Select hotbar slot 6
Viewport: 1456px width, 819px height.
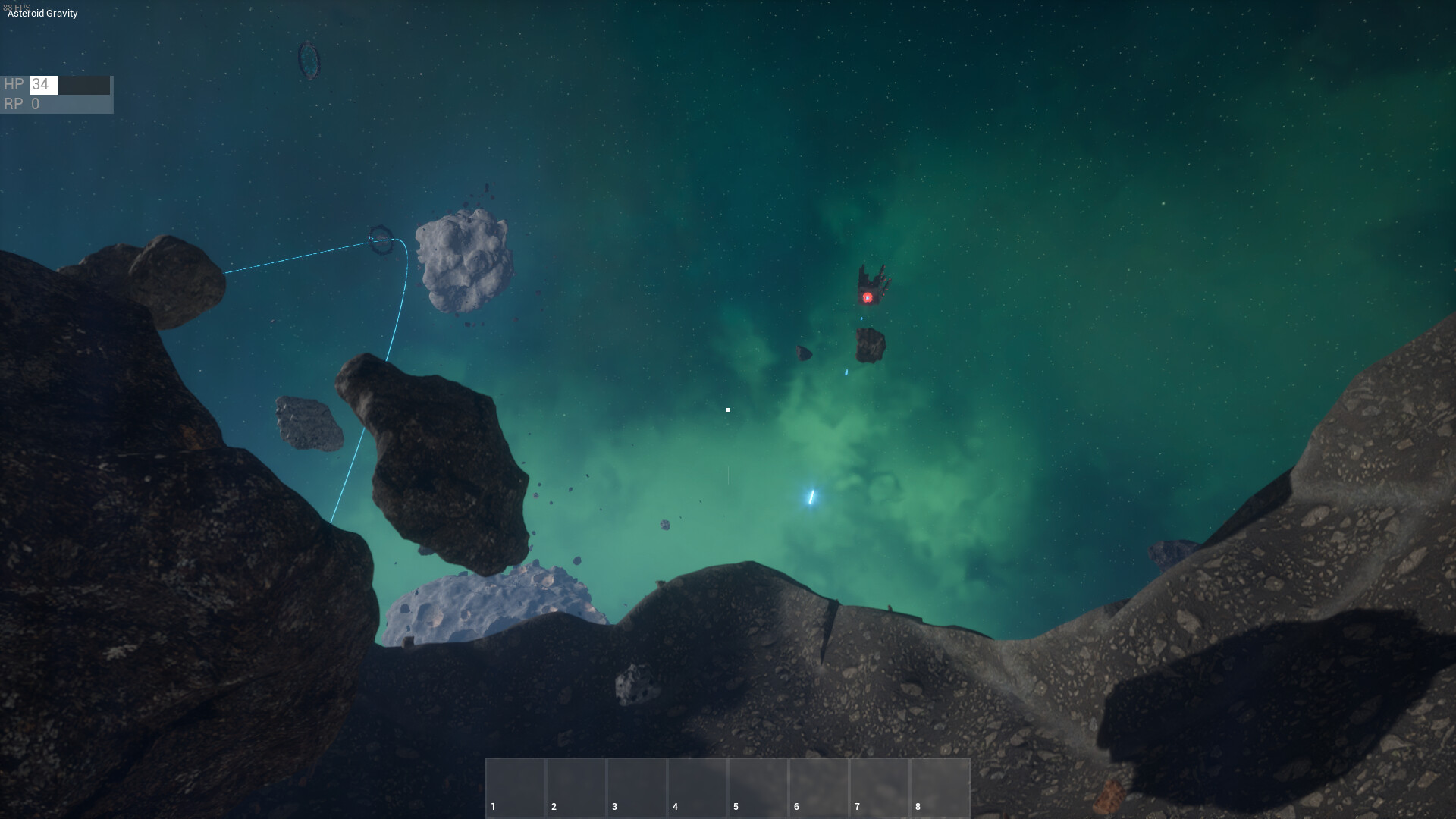click(819, 789)
